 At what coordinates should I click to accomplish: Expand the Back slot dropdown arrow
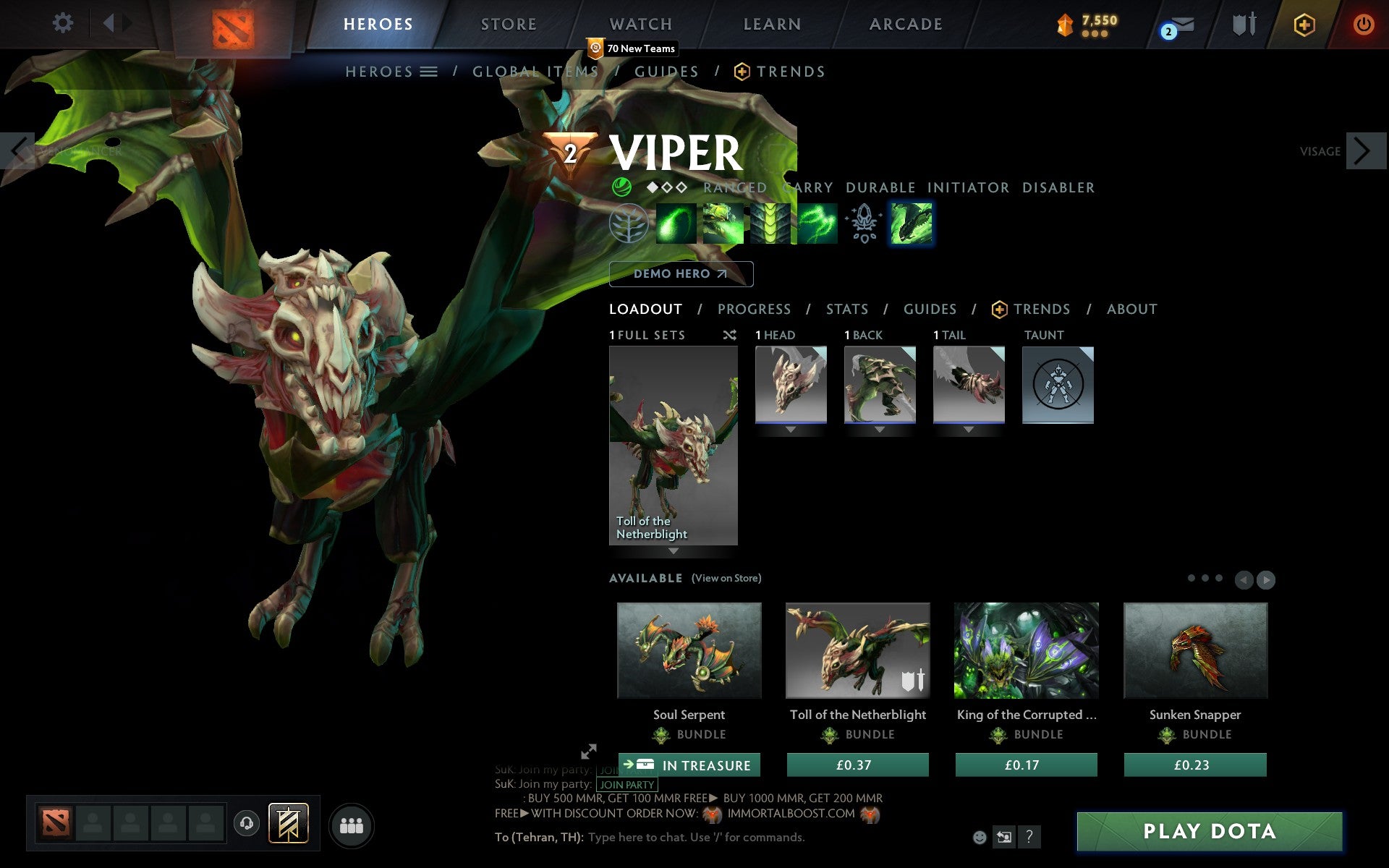coord(879,428)
